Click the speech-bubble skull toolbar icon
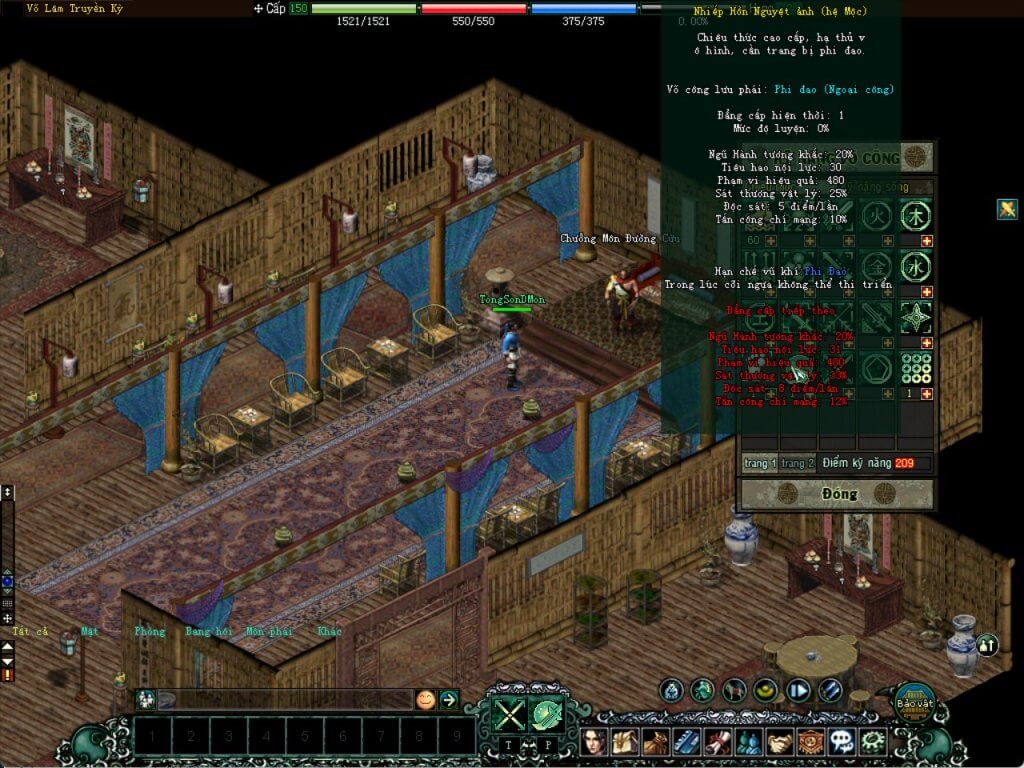 (x=842, y=741)
